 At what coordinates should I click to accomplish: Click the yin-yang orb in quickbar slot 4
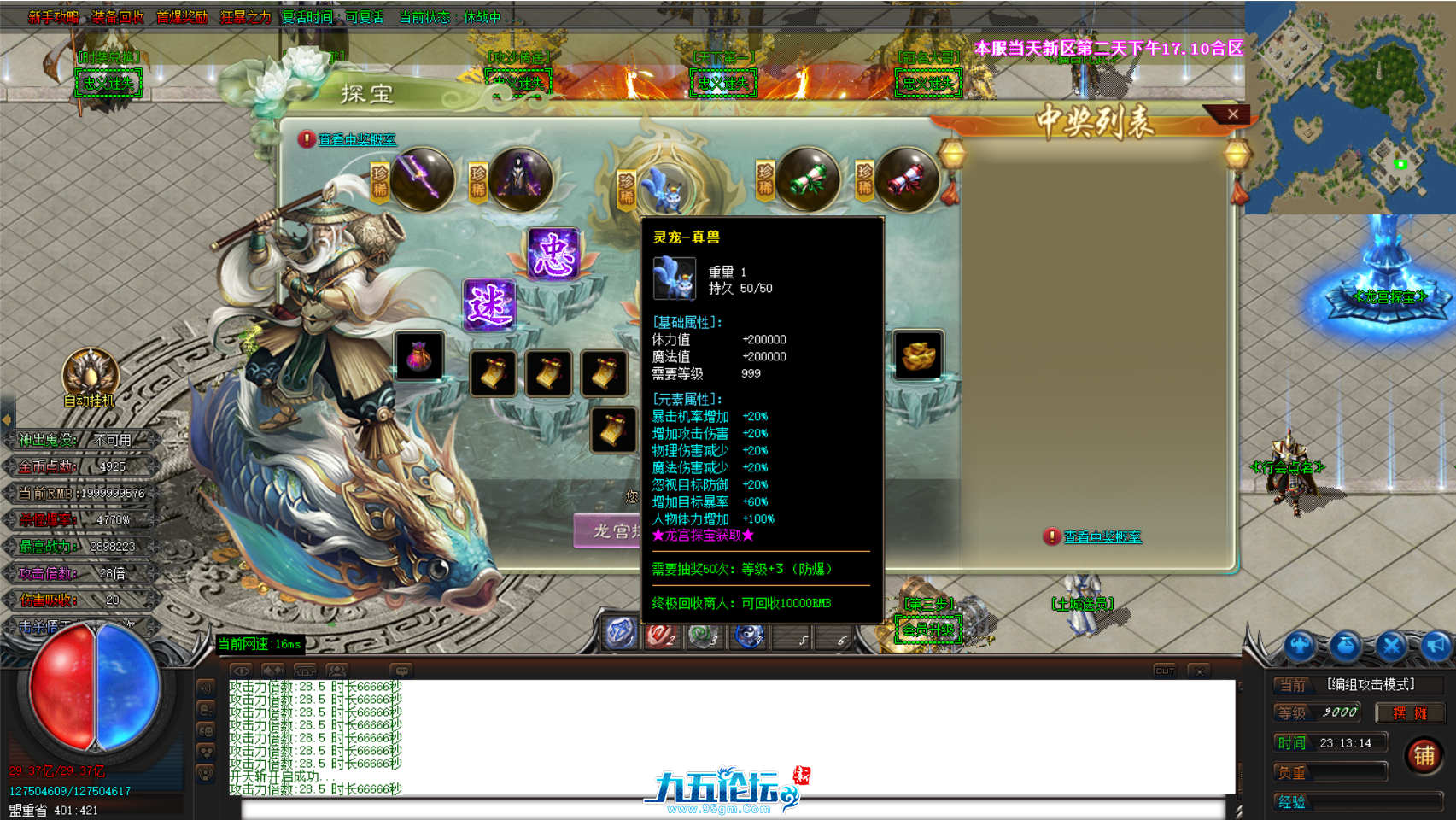(x=748, y=636)
